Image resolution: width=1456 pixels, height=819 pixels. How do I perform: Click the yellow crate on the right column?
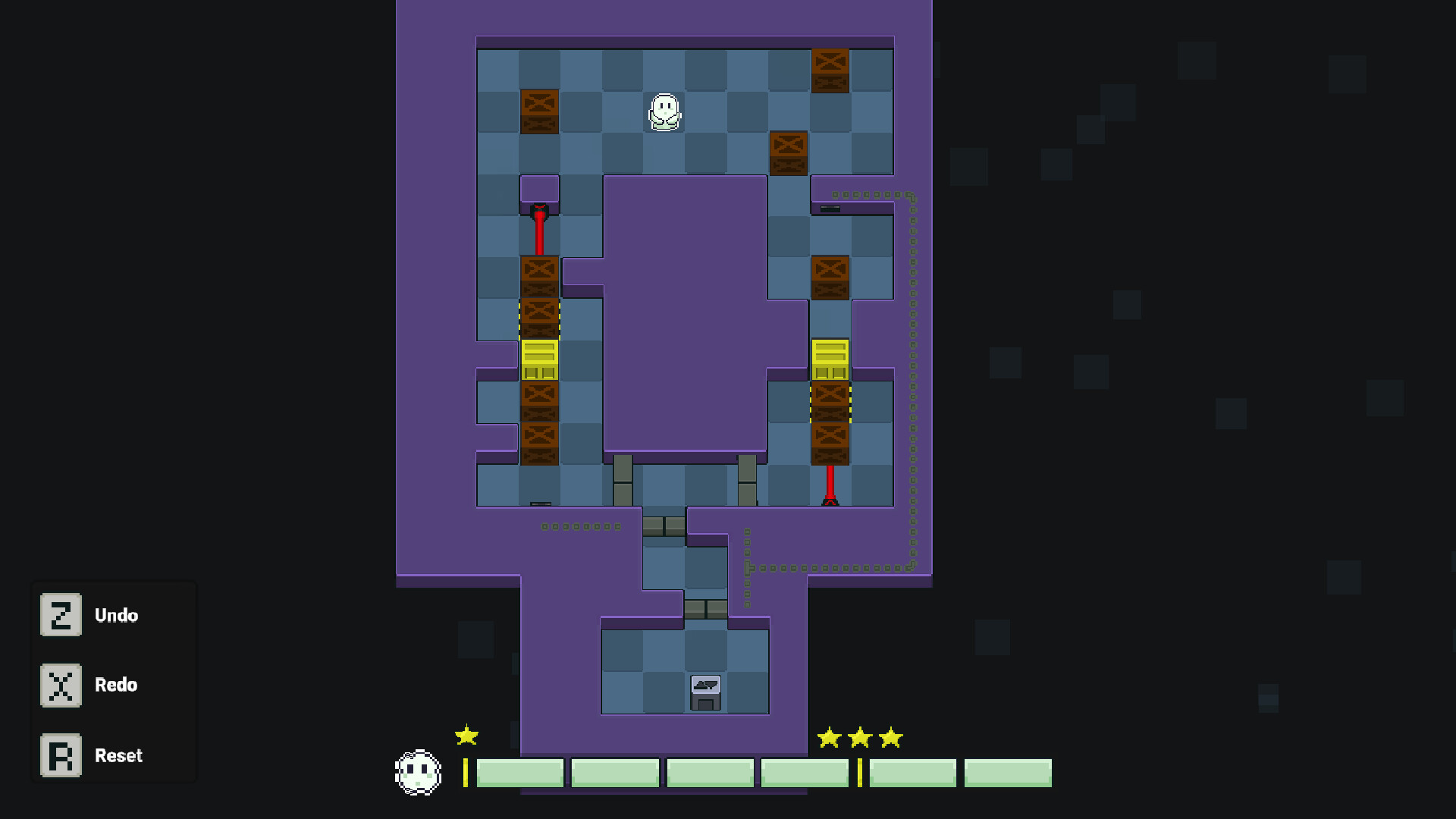830,358
